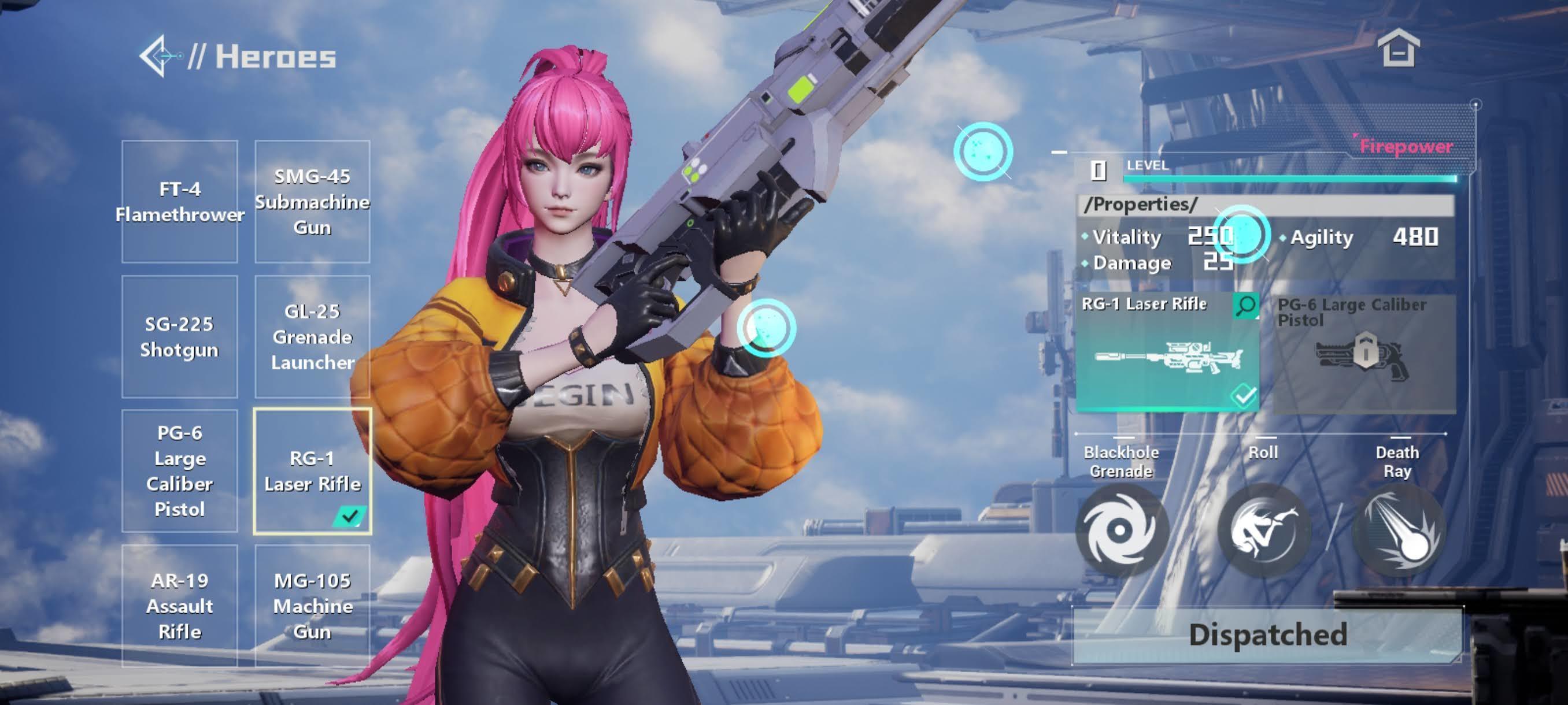View the Roll skill icon
1568x705 pixels.
click(1264, 530)
